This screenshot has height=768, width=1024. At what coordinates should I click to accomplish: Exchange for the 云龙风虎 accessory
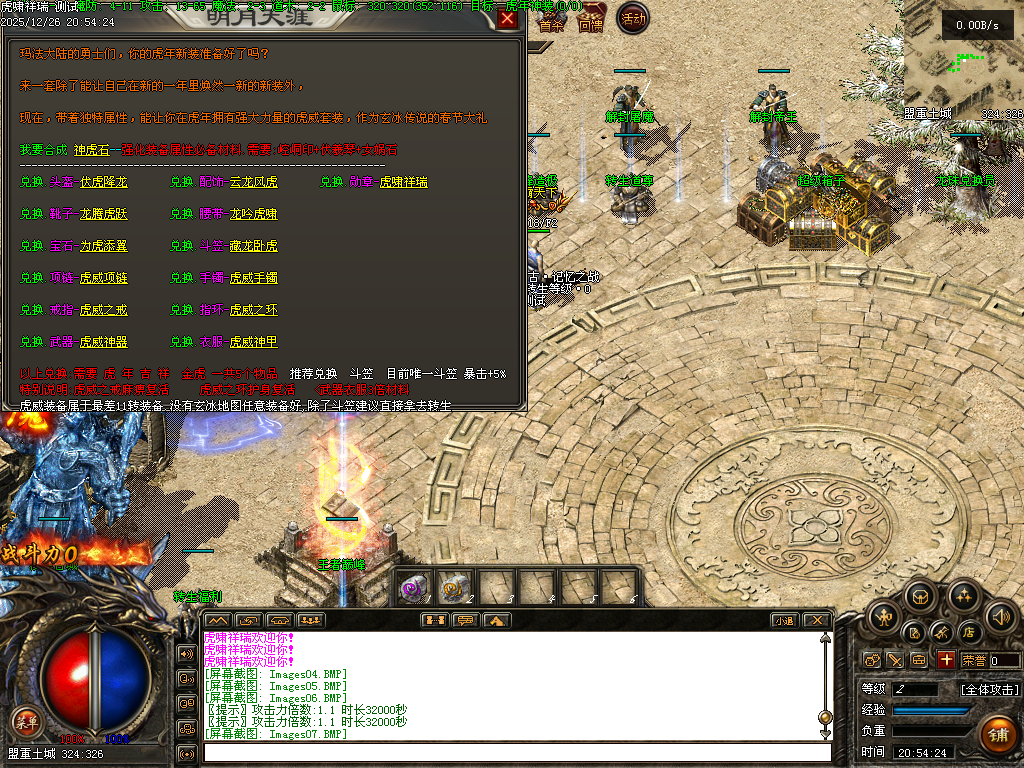253,182
